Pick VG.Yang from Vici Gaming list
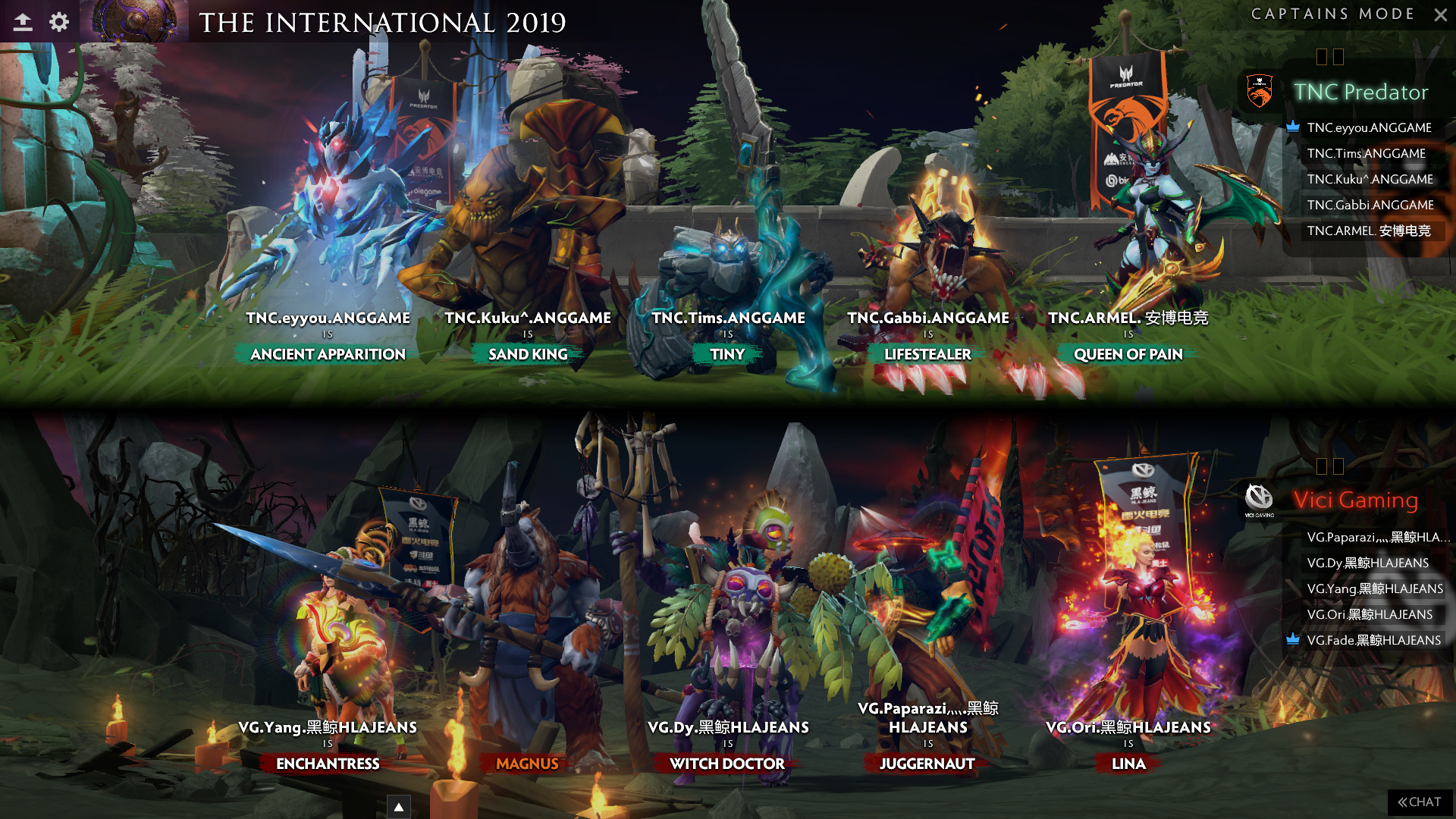Image resolution: width=1456 pixels, height=819 pixels. (x=1374, y=588)
